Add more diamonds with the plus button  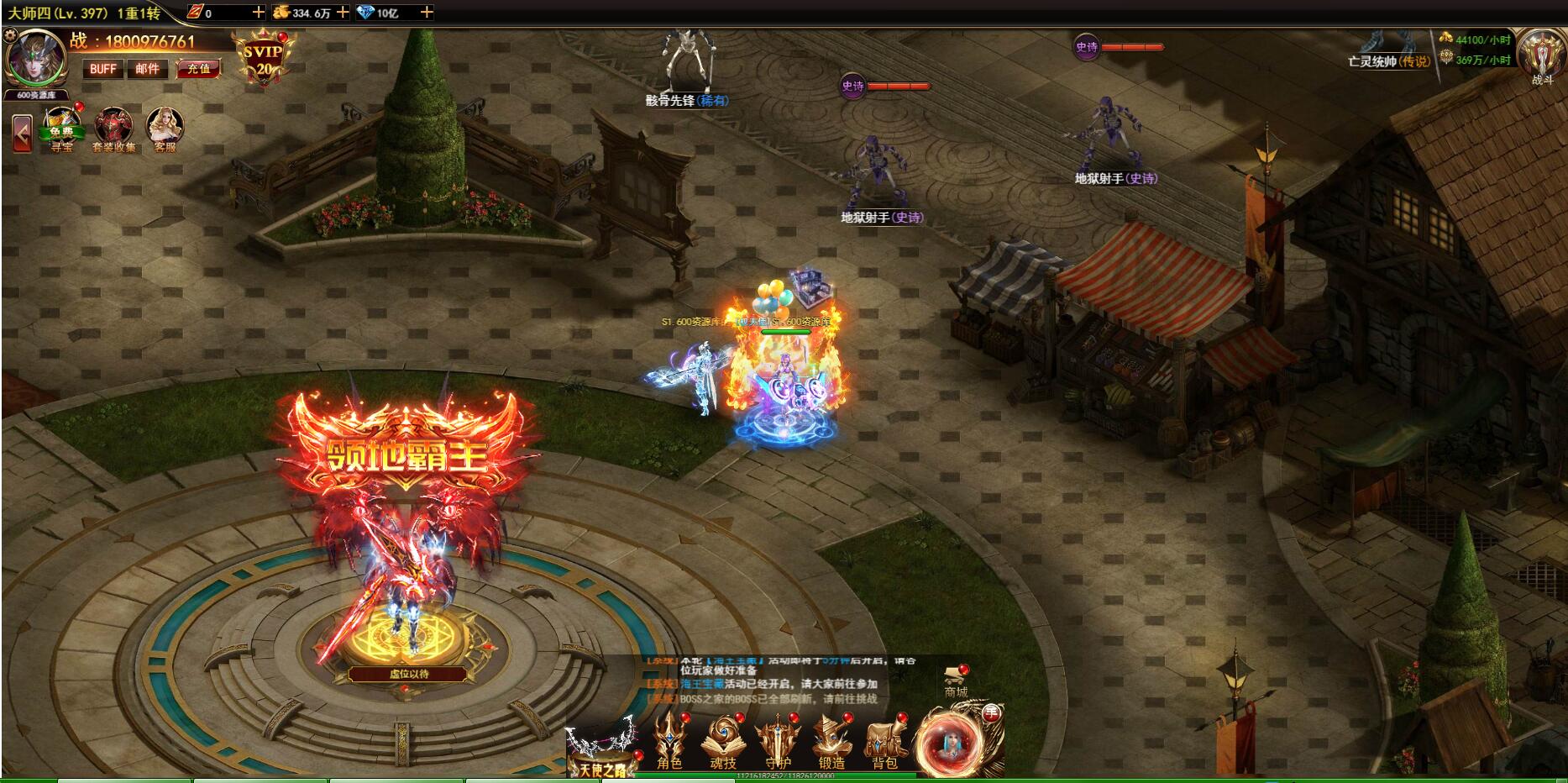(x=427, y=13)
